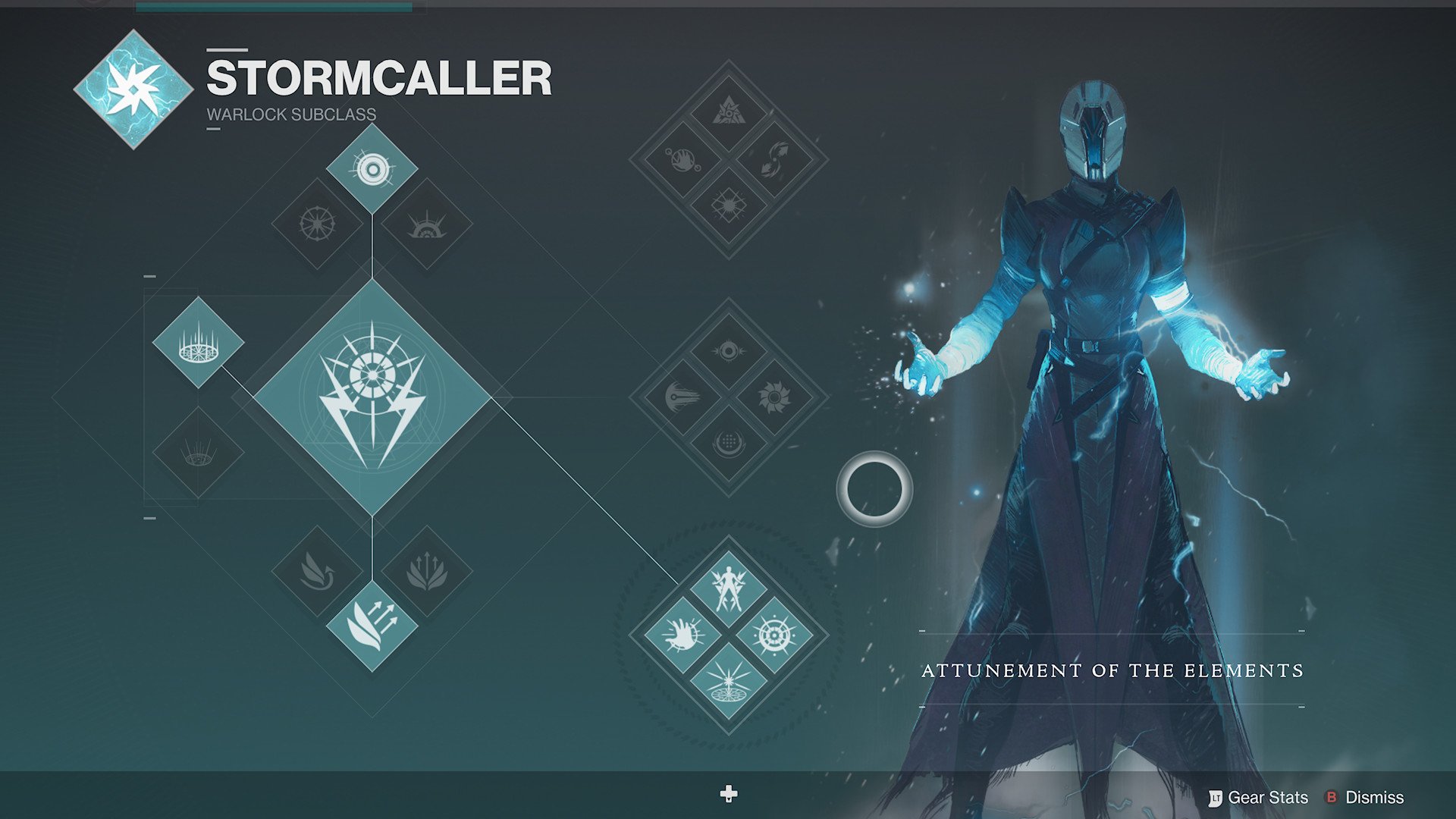This screenshot has height=819, width=1456.
Task: Dismiss the Stormcaller subclass screen
Action: pyautogui.click(x=1376, y=798)
